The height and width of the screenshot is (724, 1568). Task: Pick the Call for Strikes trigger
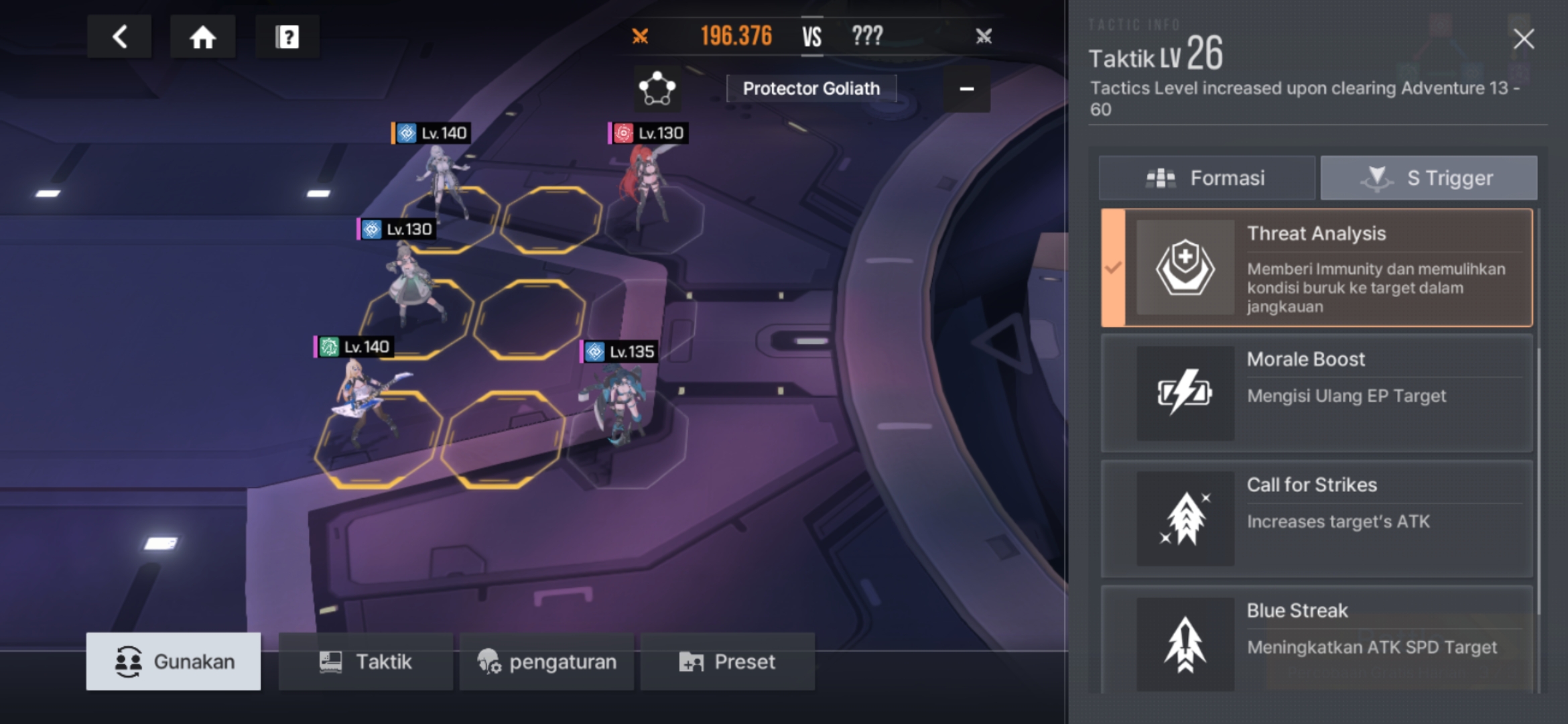point(1317,519)
